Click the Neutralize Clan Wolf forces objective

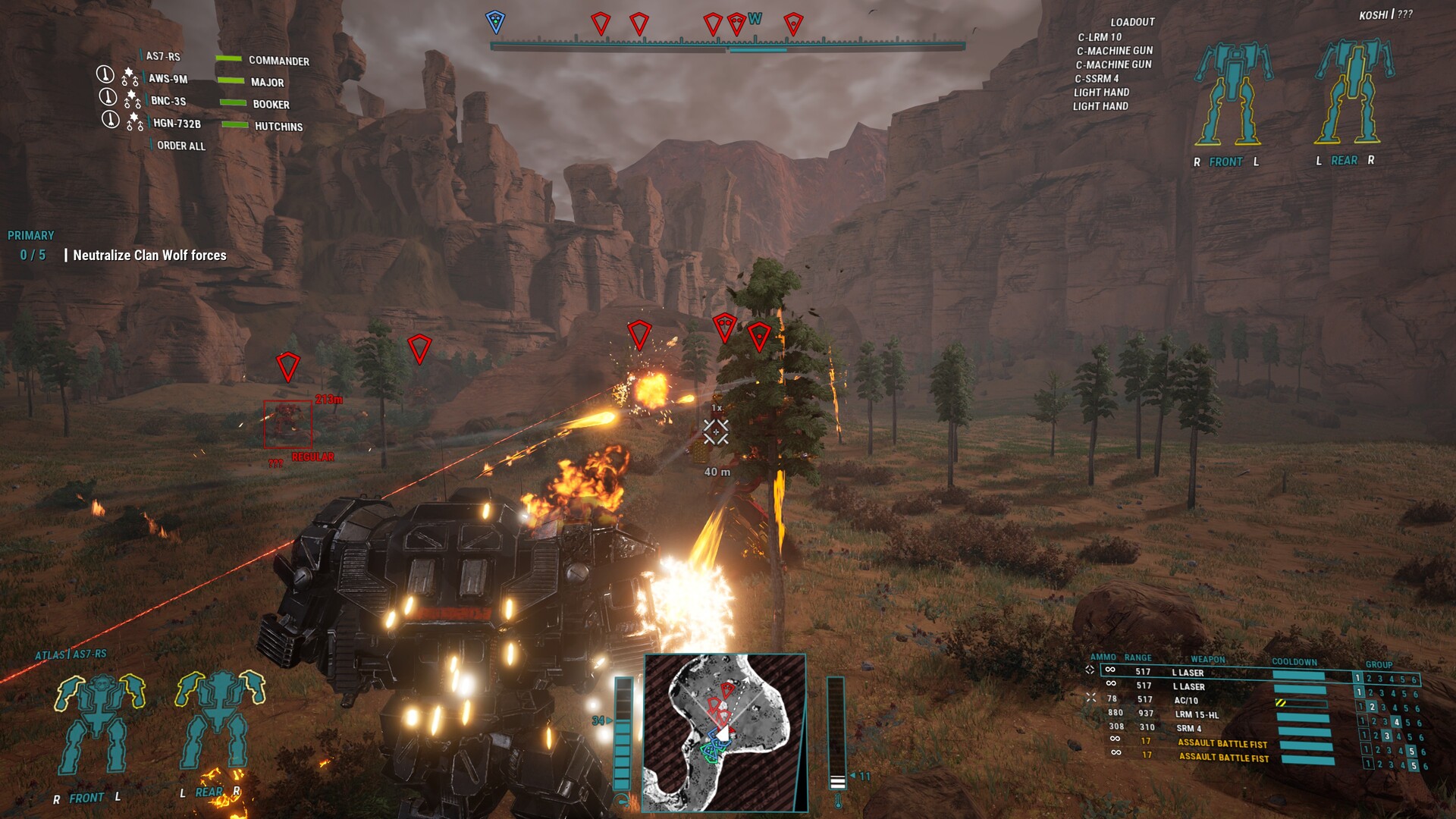click(149, 256)
